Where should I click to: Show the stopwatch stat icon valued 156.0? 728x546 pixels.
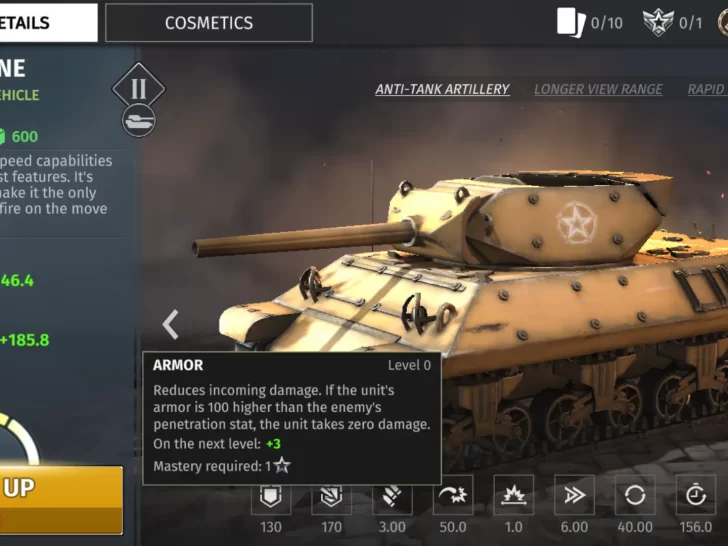695,495
